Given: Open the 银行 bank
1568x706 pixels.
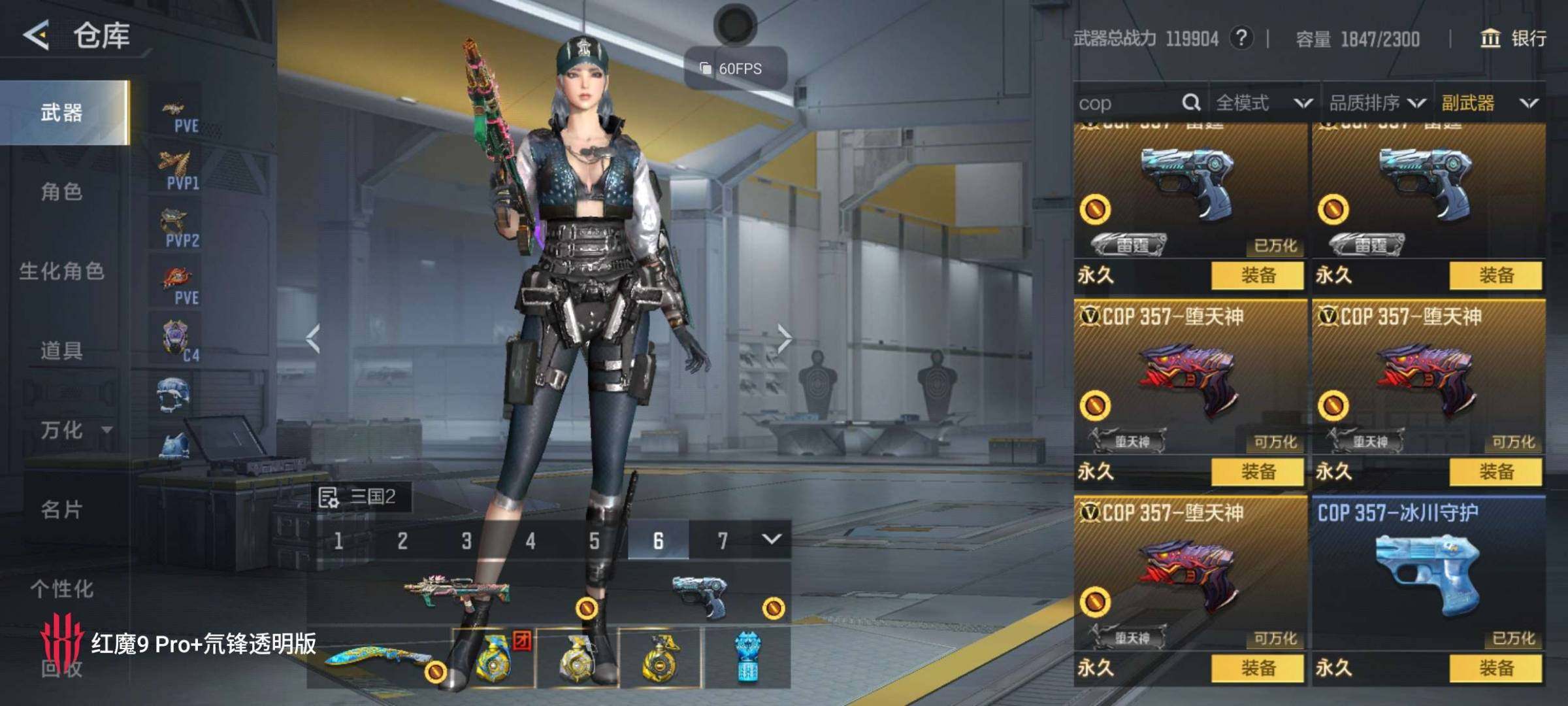Looking at the screenshot, I should (1513, 39).
